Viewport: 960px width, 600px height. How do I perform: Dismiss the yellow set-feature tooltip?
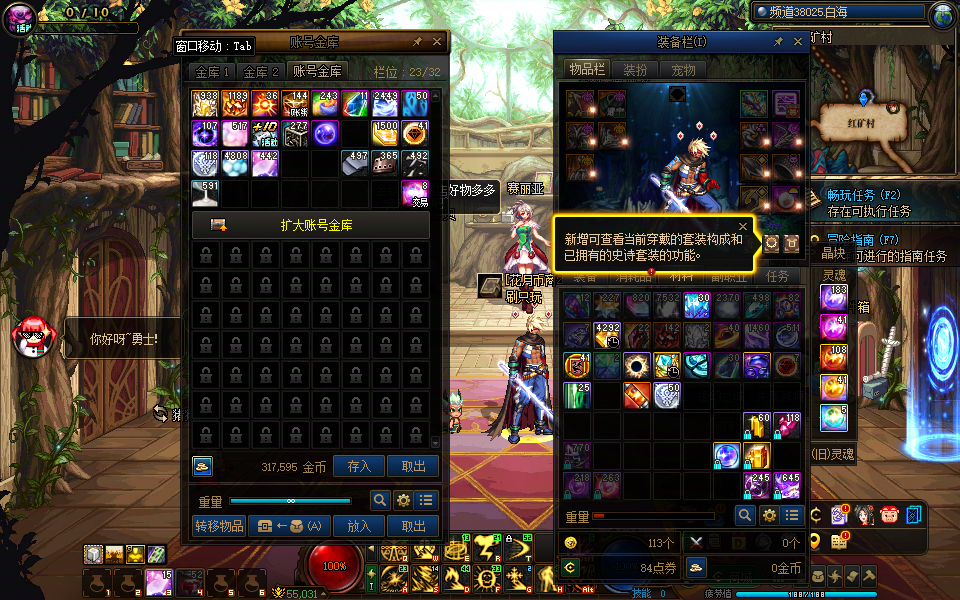[743, 226]
